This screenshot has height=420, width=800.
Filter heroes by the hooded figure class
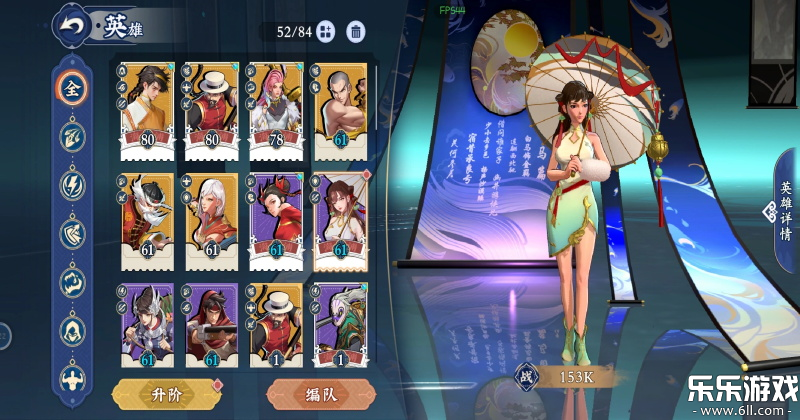71,329
